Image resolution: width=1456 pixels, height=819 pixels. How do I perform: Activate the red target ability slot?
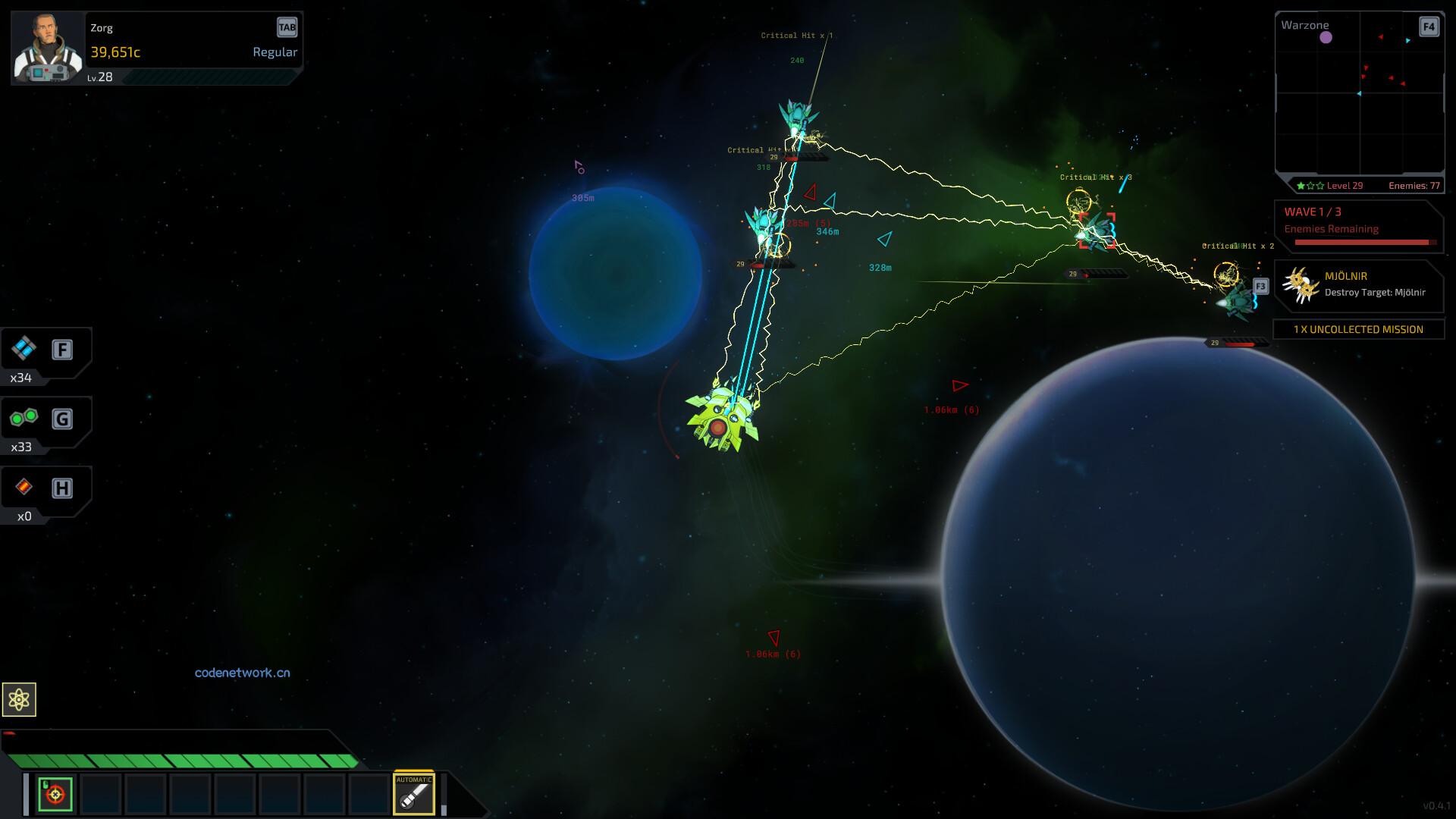pyautogui.click(x=55, y=794)
